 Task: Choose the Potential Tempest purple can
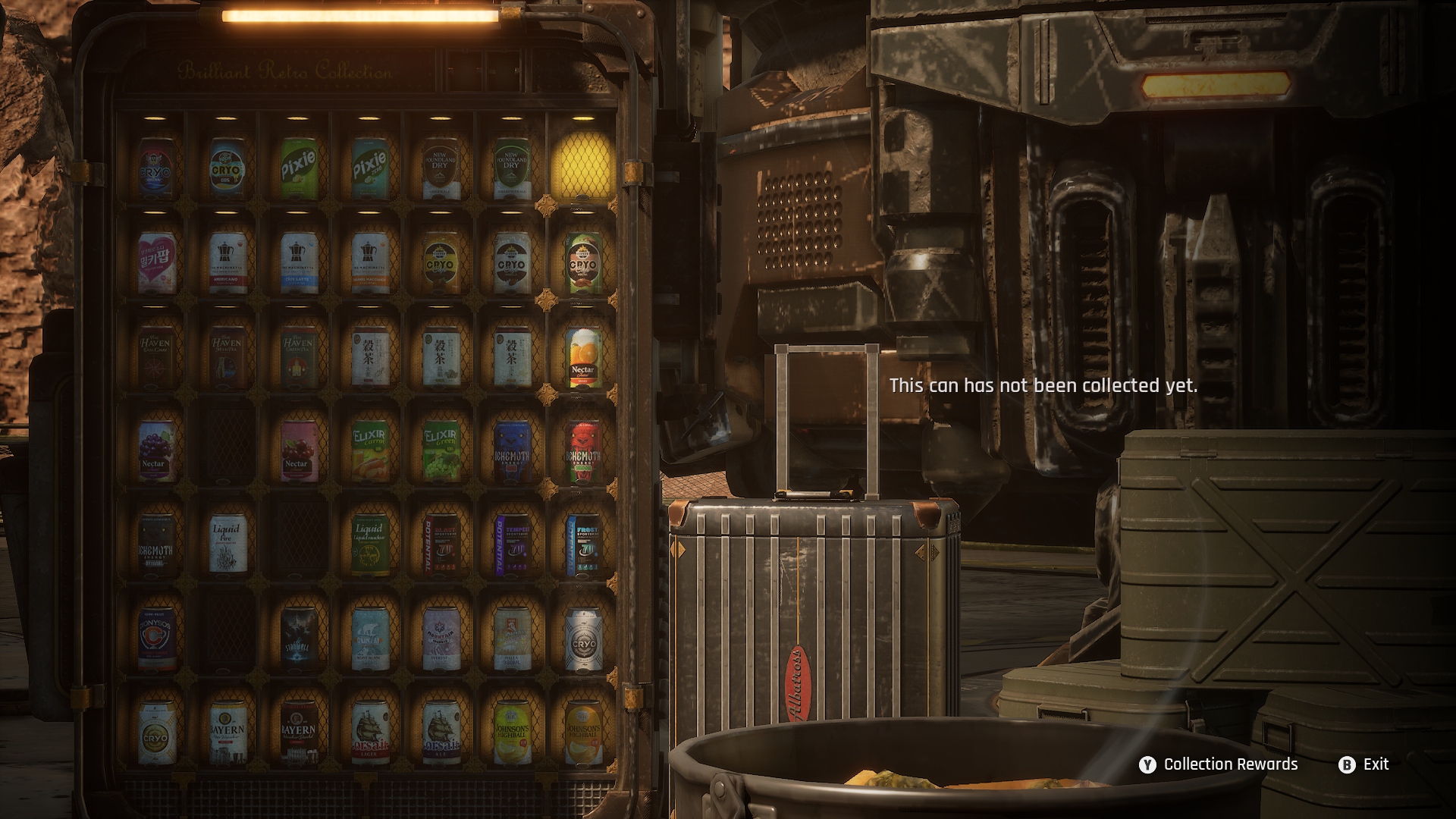coord(512,544)
